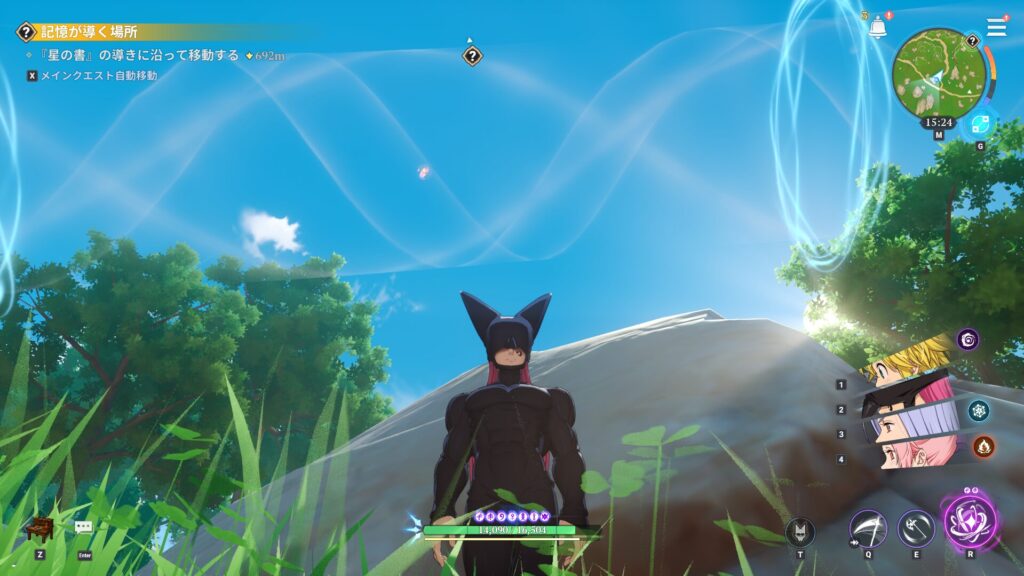1024x576 pixels.
Task: Activate the purple ultimate skill
Action: [x=966, y=520]
